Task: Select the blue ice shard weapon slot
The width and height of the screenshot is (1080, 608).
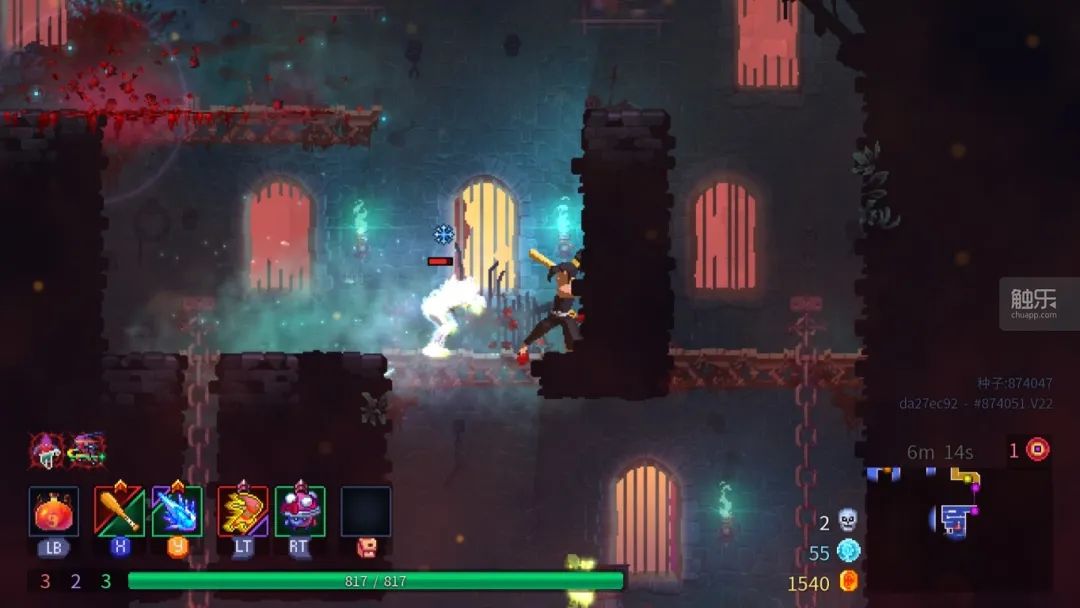Action: tap(177, 511)
